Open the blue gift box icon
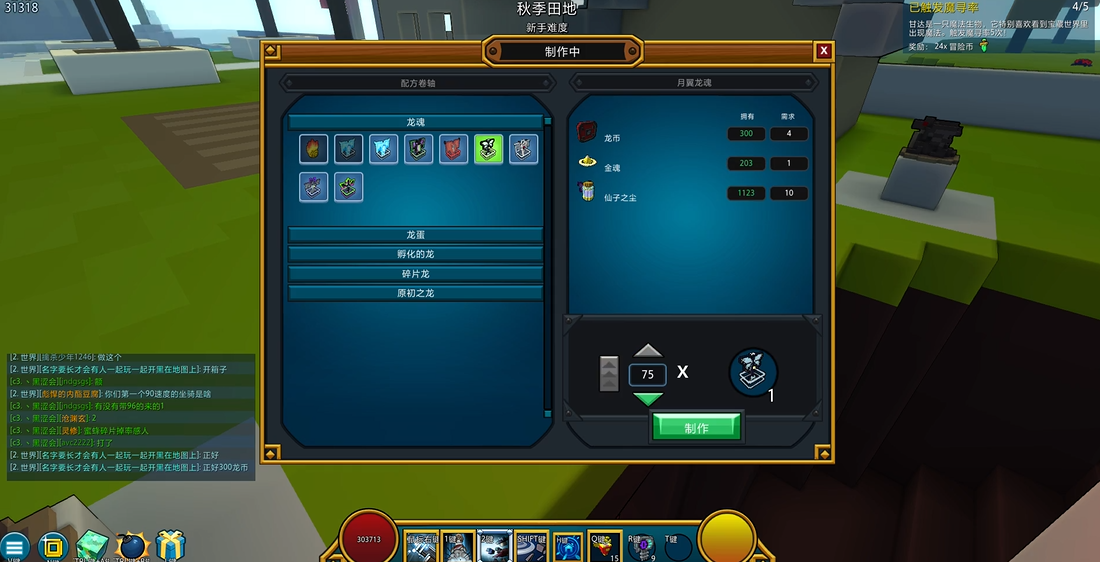 [170, 546]
